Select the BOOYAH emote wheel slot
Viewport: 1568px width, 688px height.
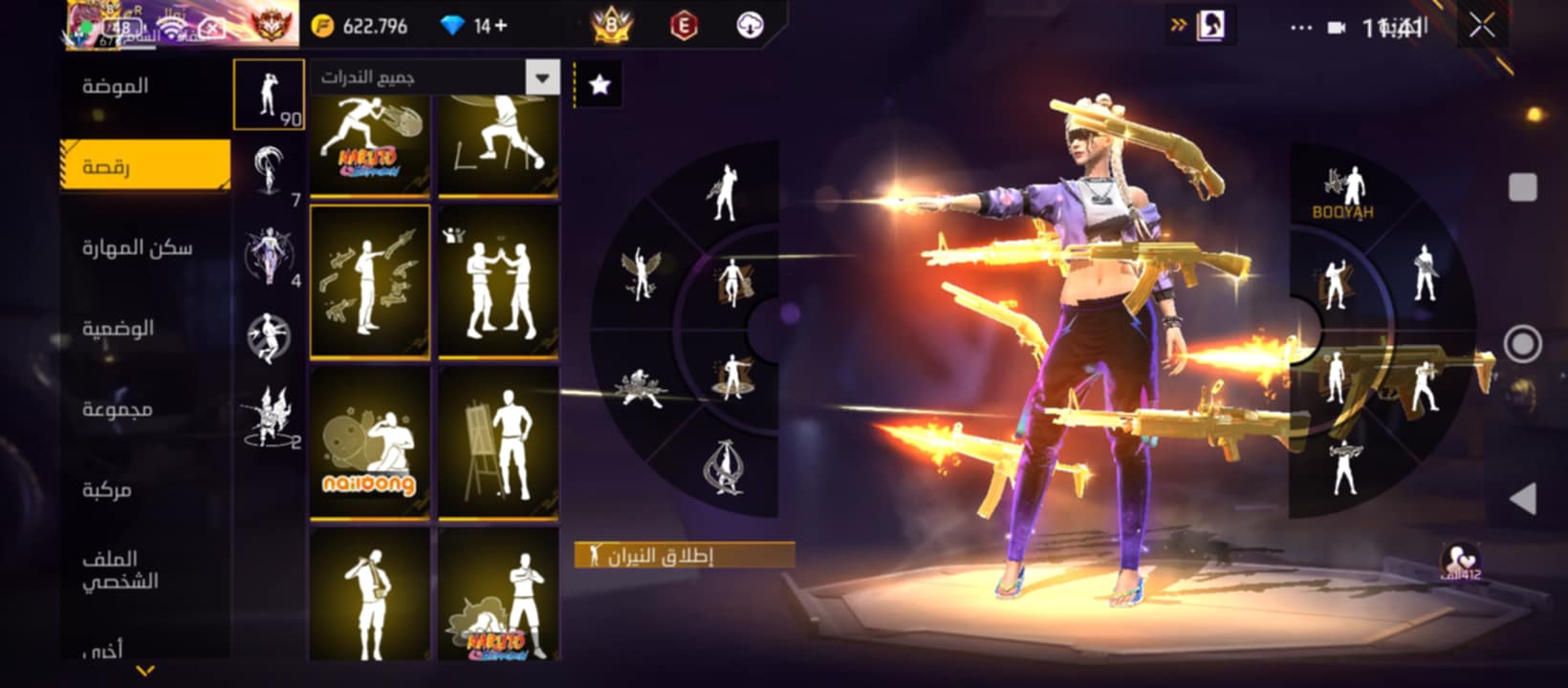(x=1342, y=193)
